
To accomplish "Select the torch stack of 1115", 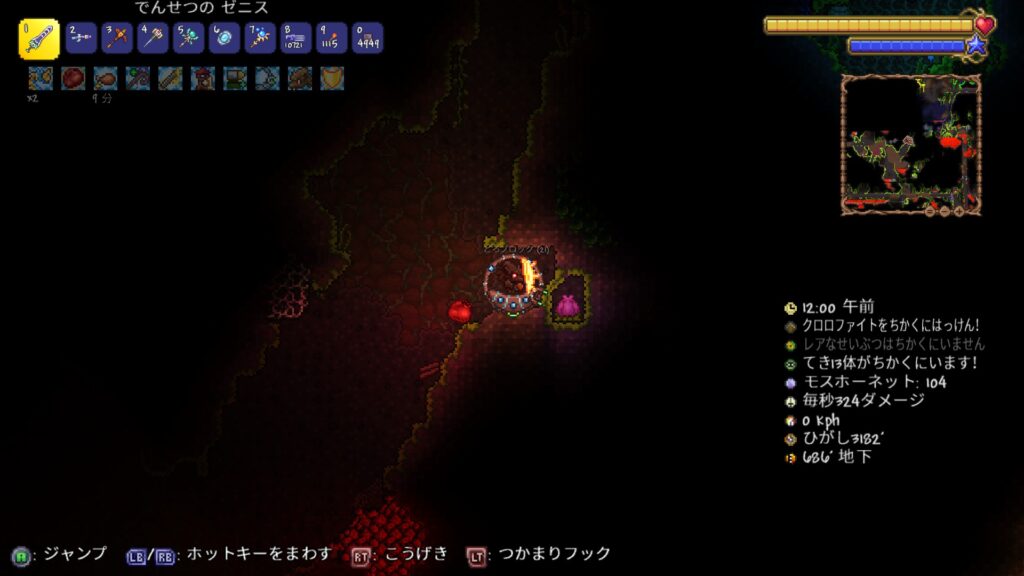I will coord(332,38).
